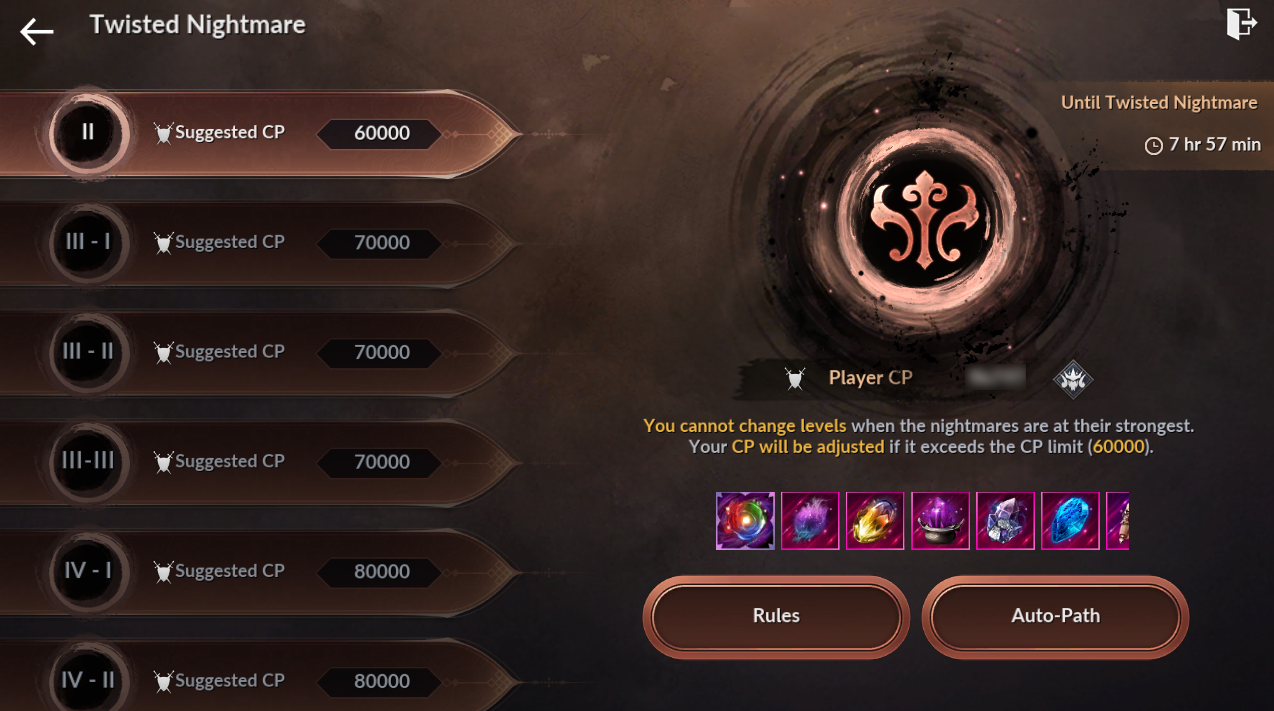
Task: Exit via the door icon
Action: (1241, 24)
